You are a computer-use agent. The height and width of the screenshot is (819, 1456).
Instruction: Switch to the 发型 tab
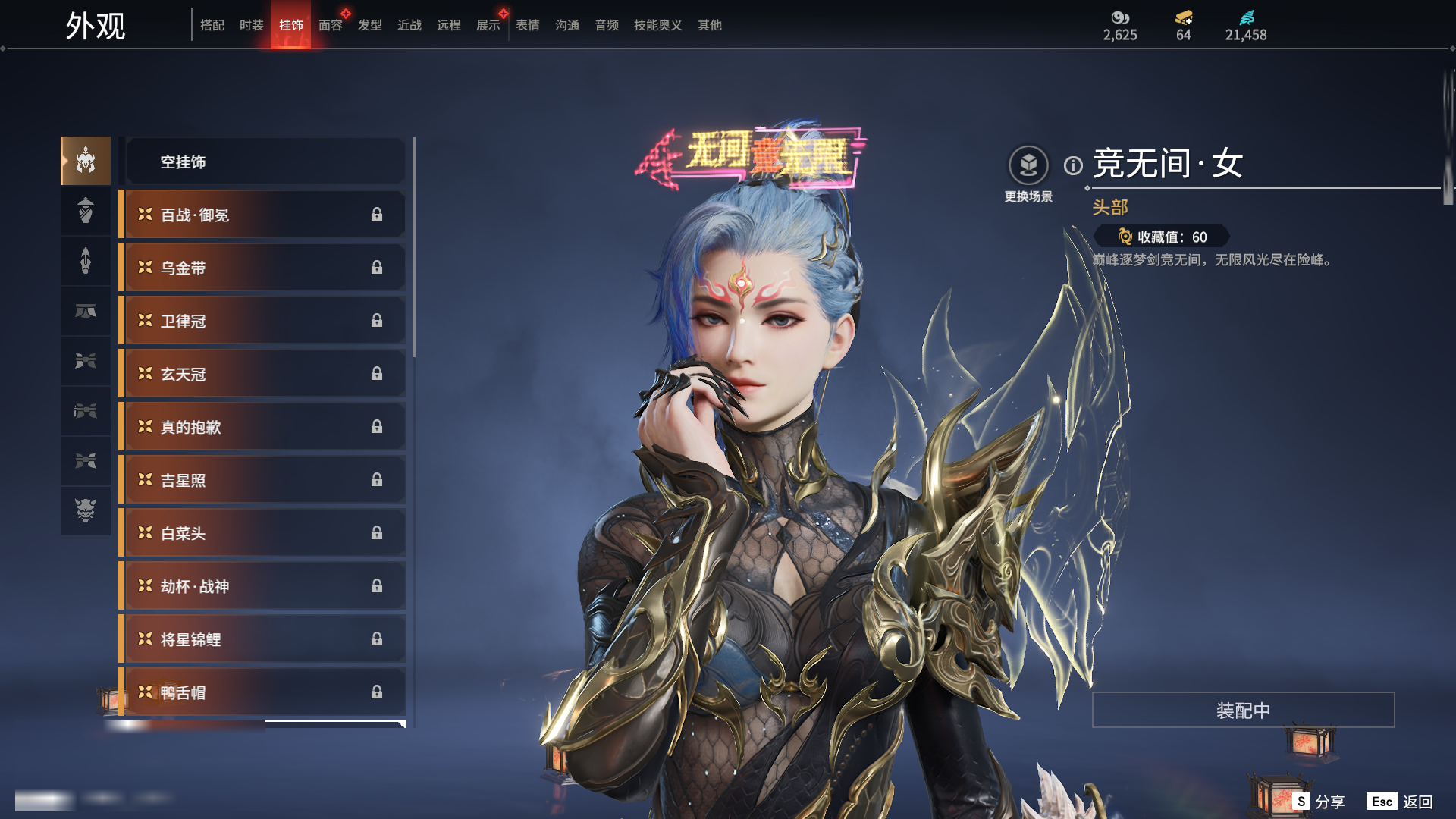(x=369, y=25)
